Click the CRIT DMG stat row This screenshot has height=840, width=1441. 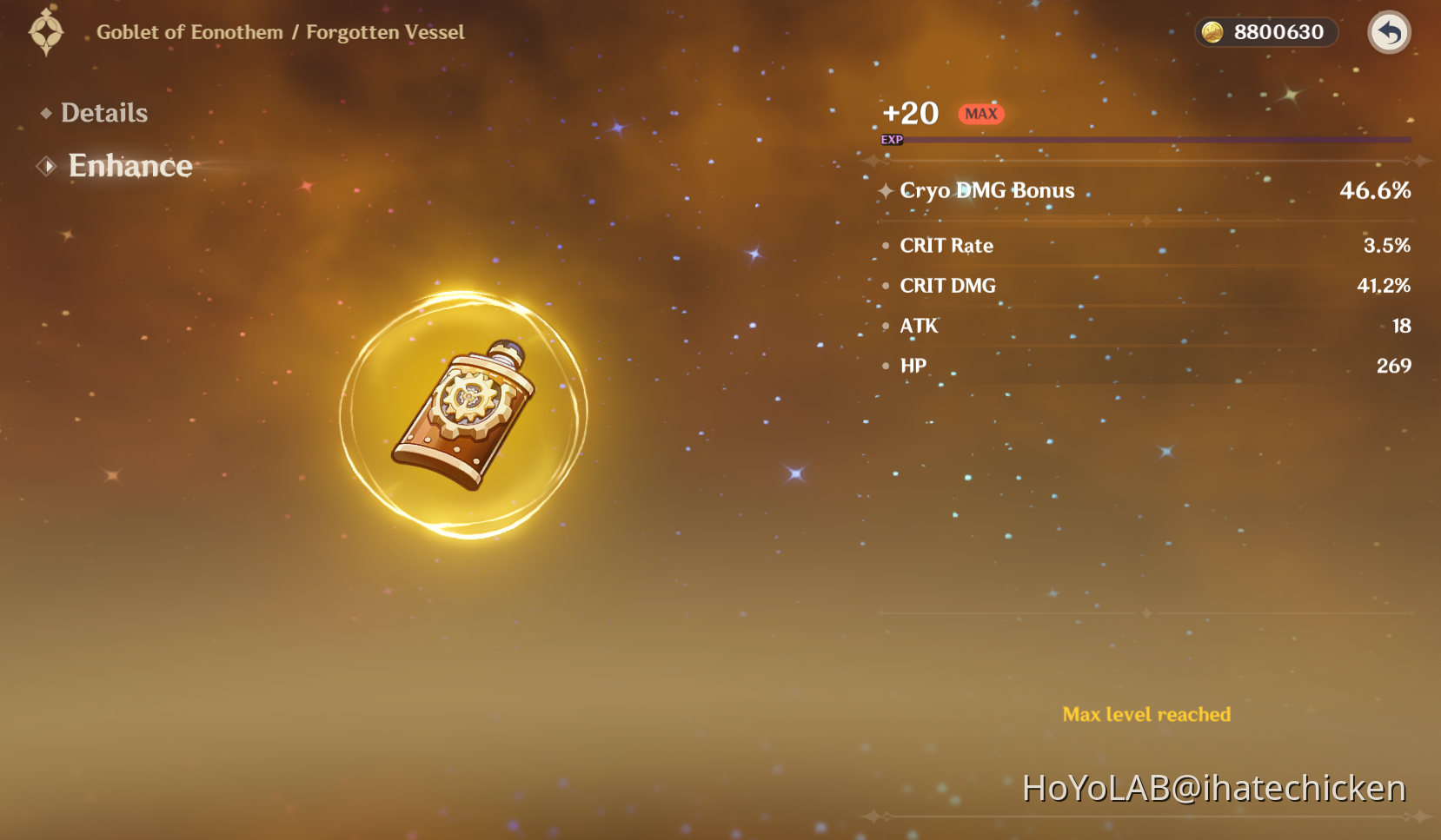(x=947, y=285)
